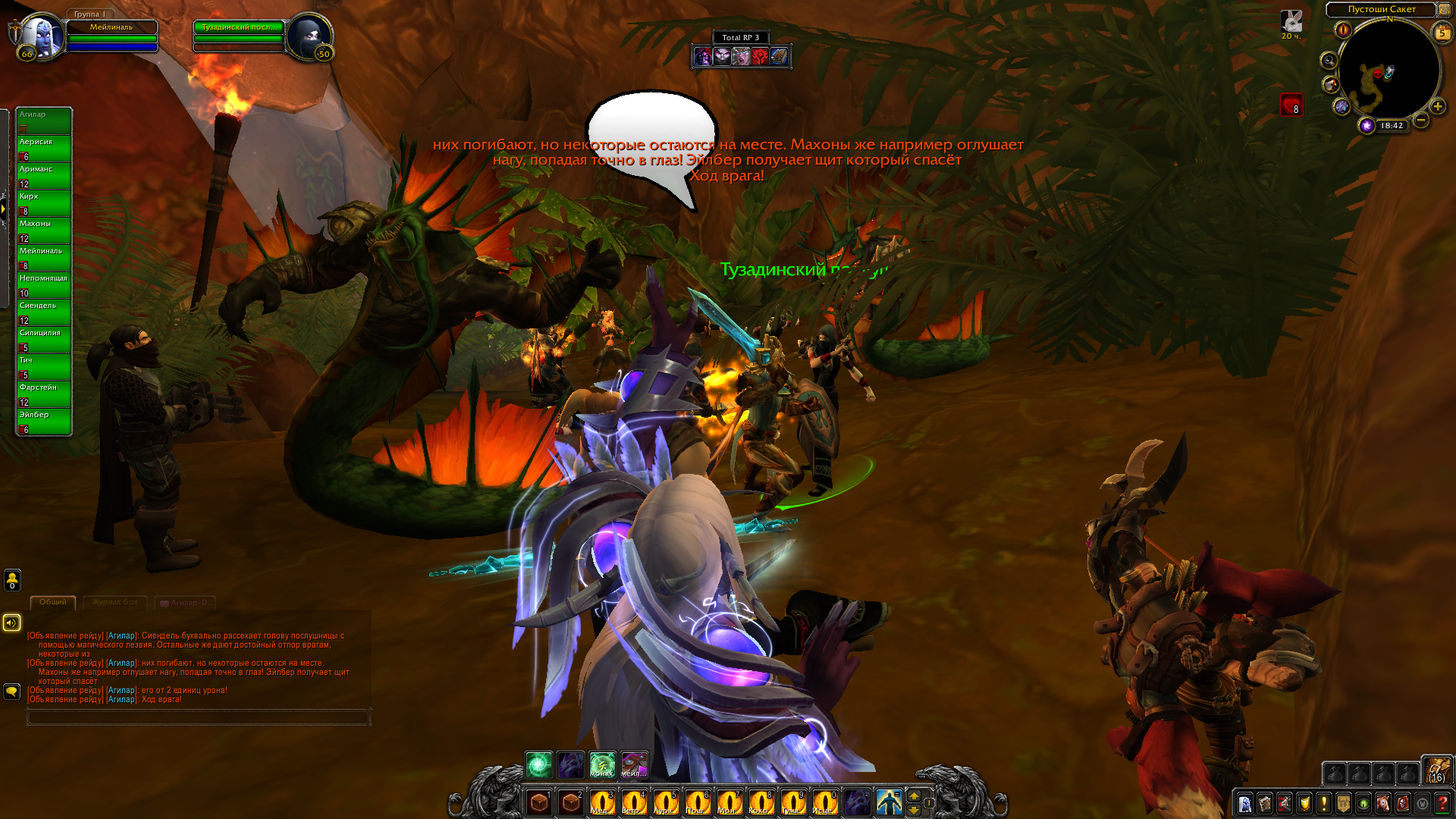The height and width of the screenshot is (819, 1456).
Task: Open the backpack bag showing 16
Action: tap(1436, 770)
